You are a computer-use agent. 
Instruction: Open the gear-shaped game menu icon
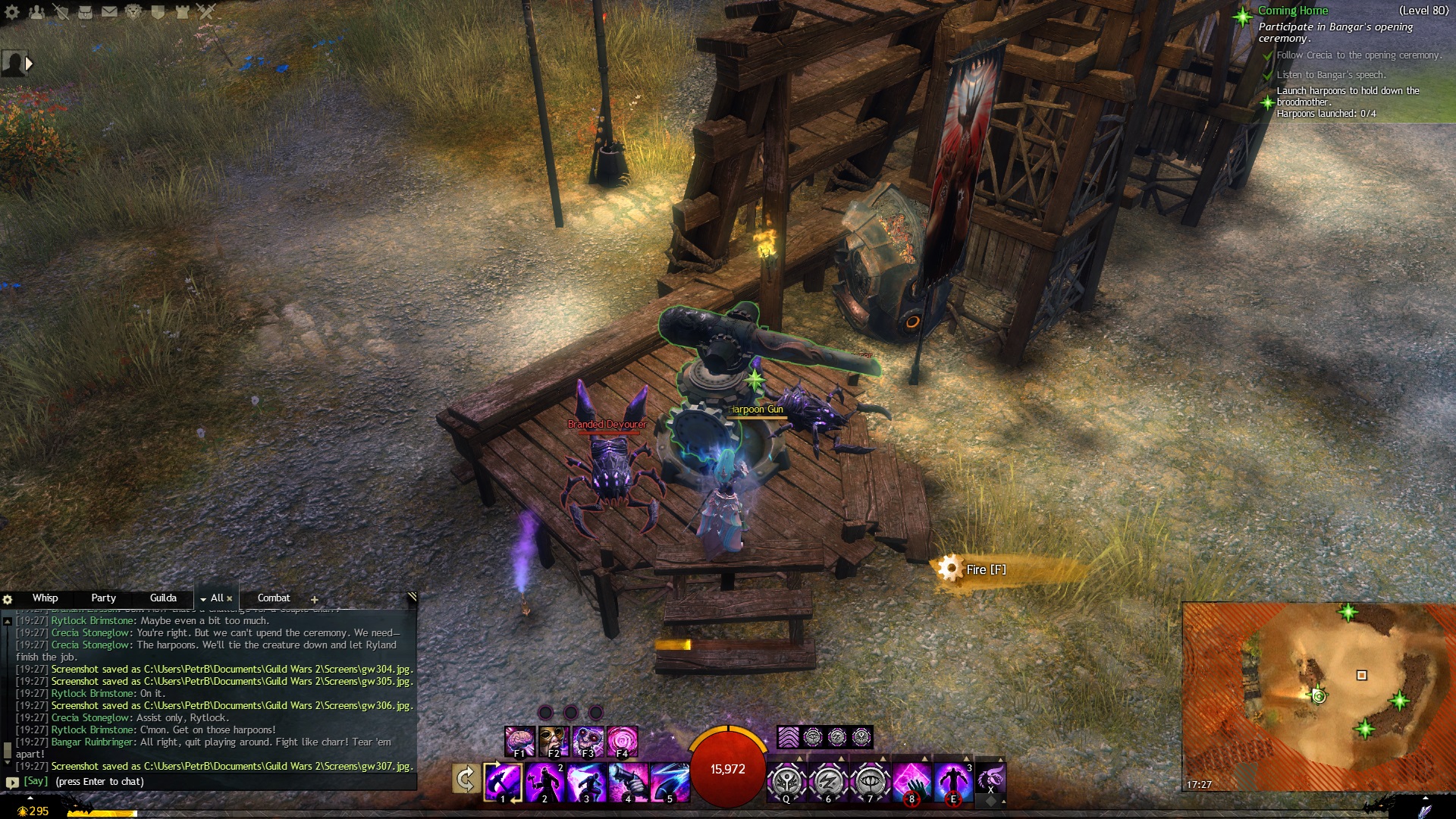(x=12, y=11)
